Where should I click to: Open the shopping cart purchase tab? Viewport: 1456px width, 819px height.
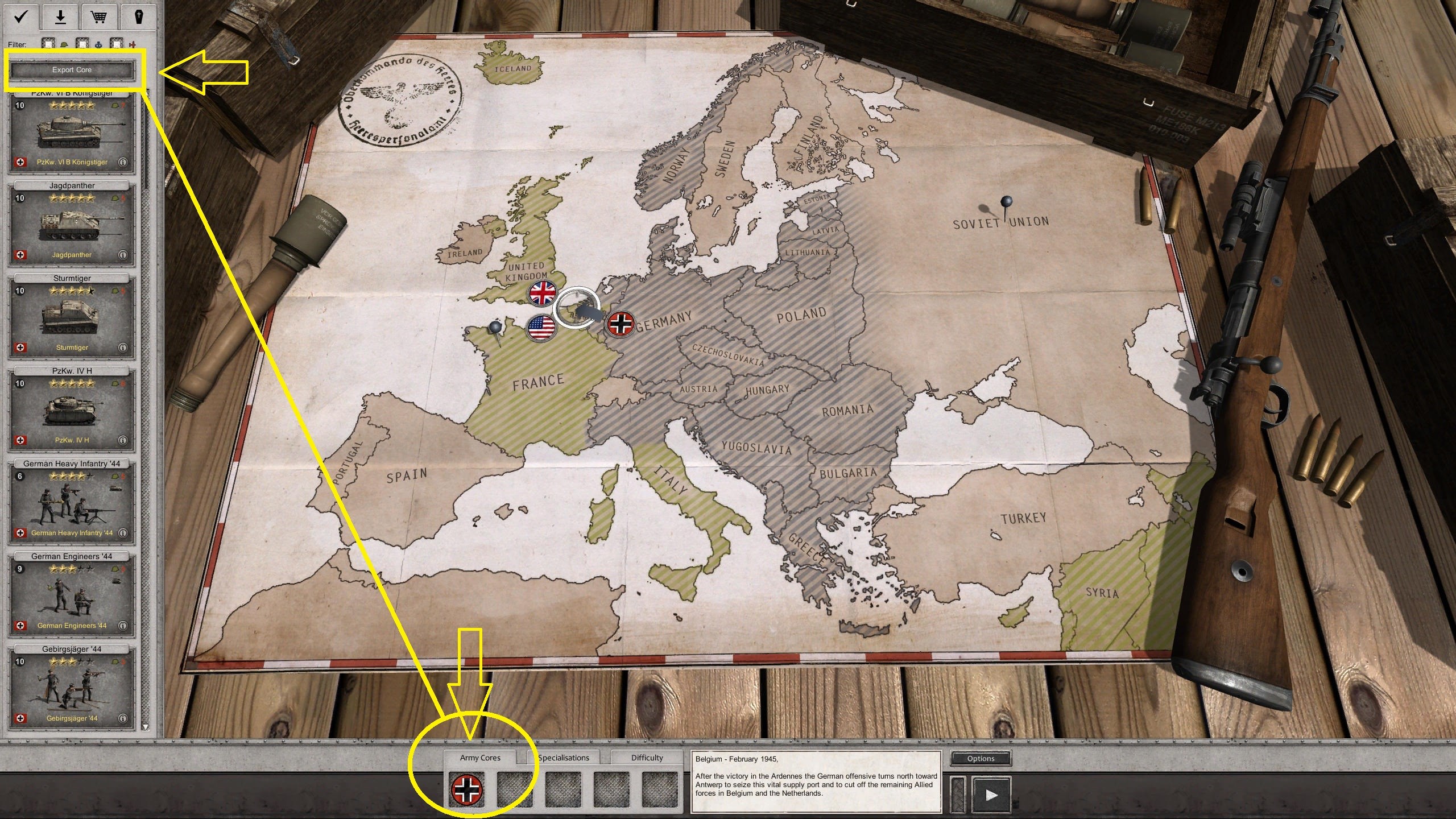pos(99,16)
